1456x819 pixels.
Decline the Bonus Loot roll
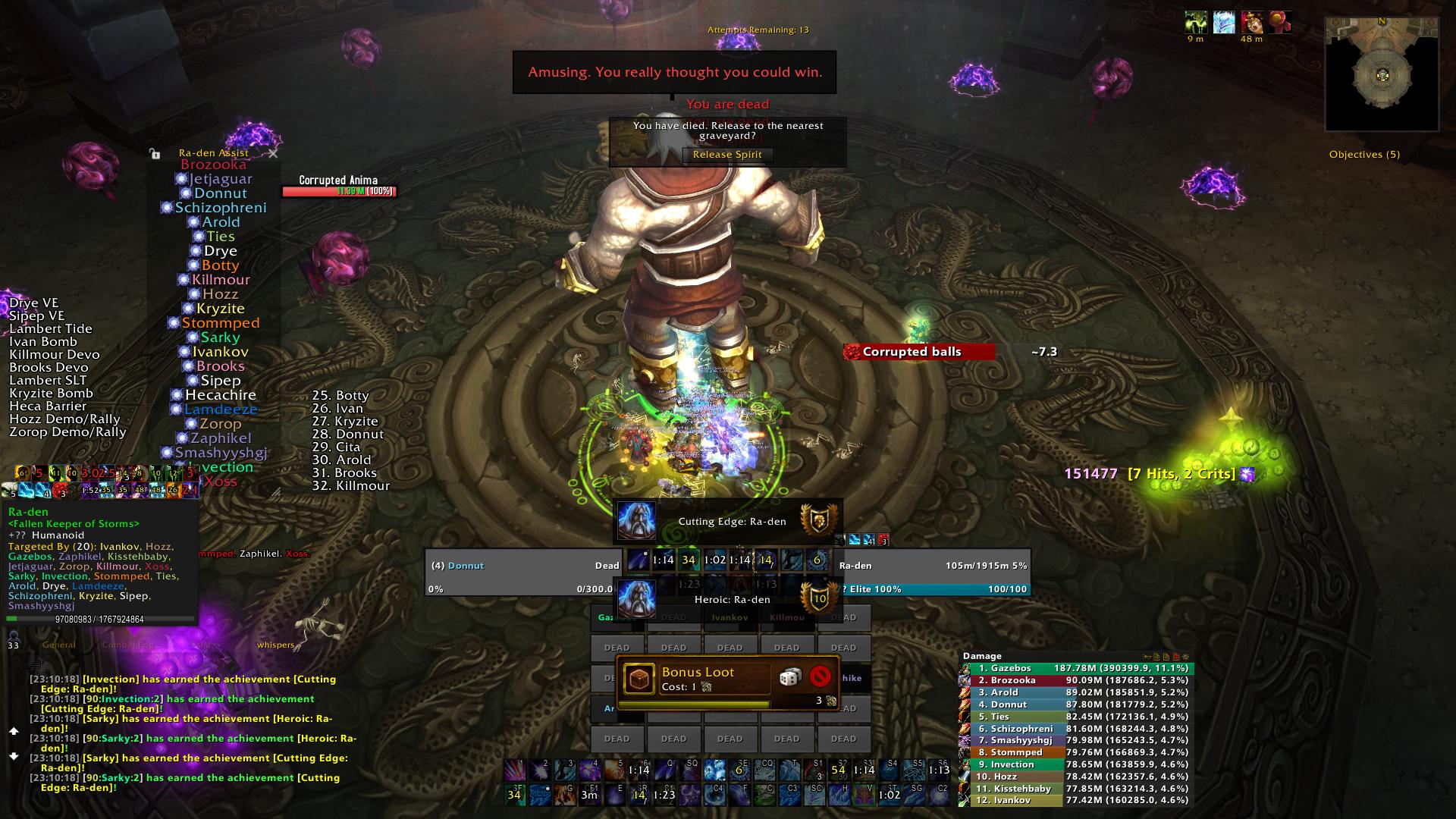tap(820, 676)
